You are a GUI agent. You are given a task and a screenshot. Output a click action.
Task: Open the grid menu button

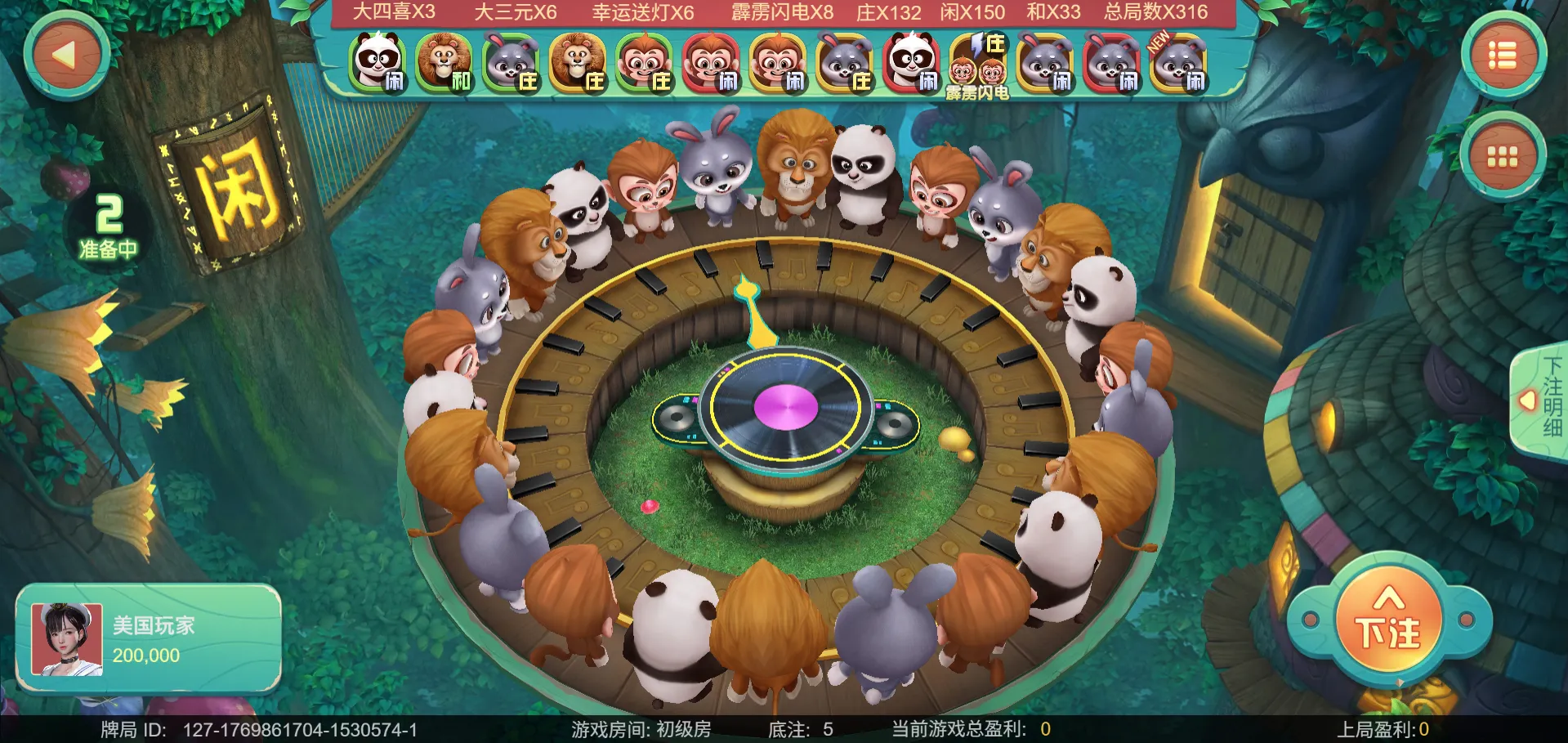(1502, 156)
